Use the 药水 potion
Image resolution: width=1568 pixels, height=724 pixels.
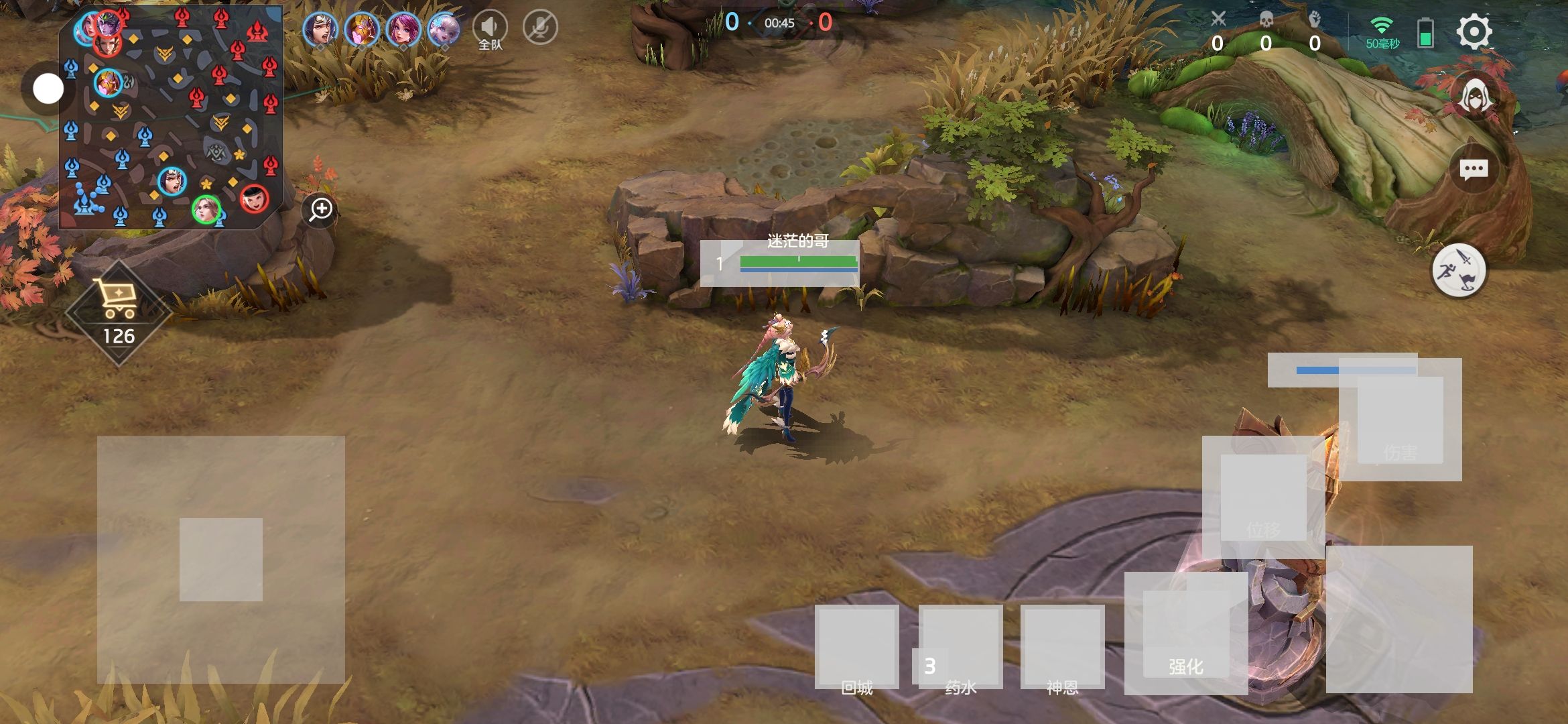click(x=960, y=647)
